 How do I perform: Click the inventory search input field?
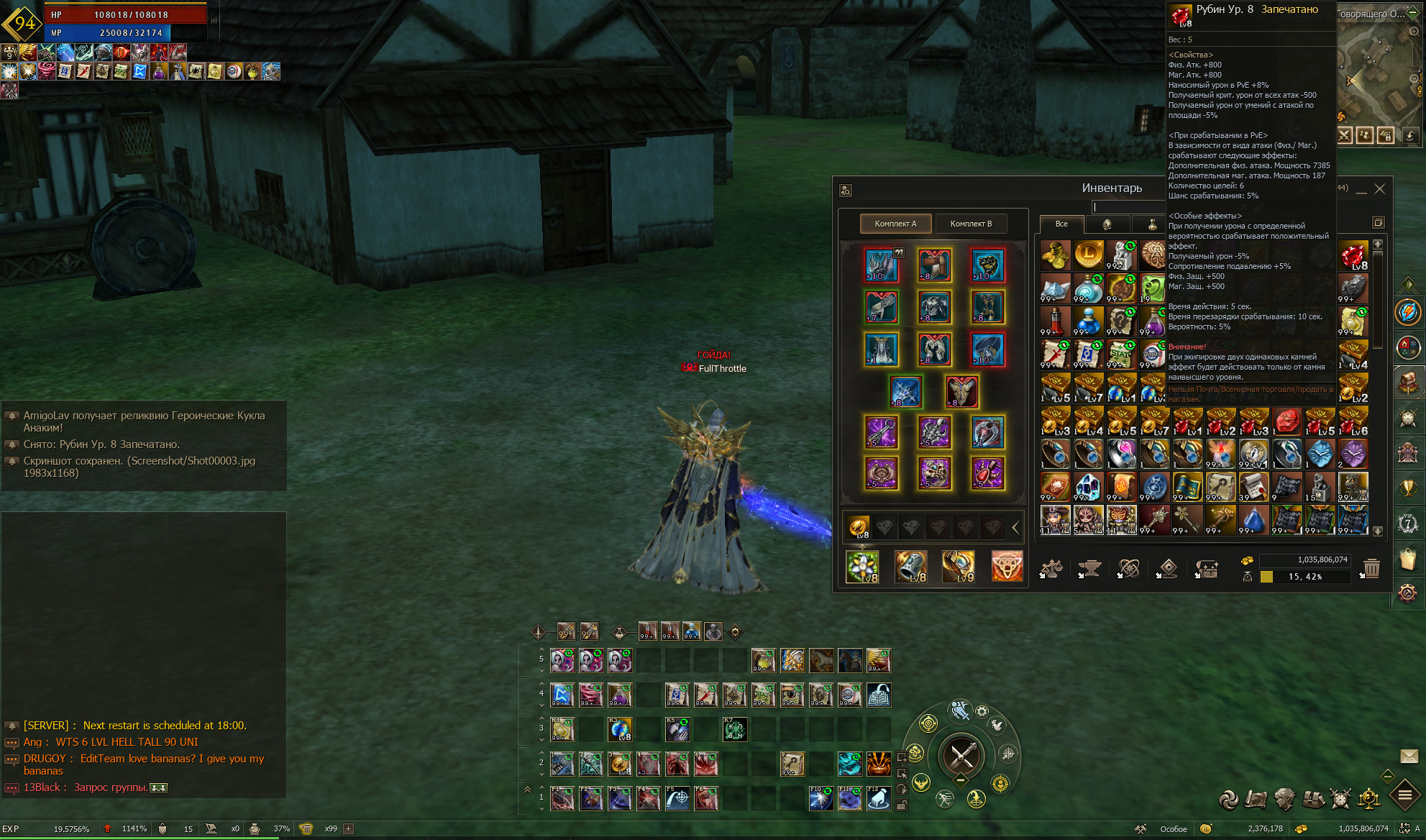click(x=1128, y=207)
